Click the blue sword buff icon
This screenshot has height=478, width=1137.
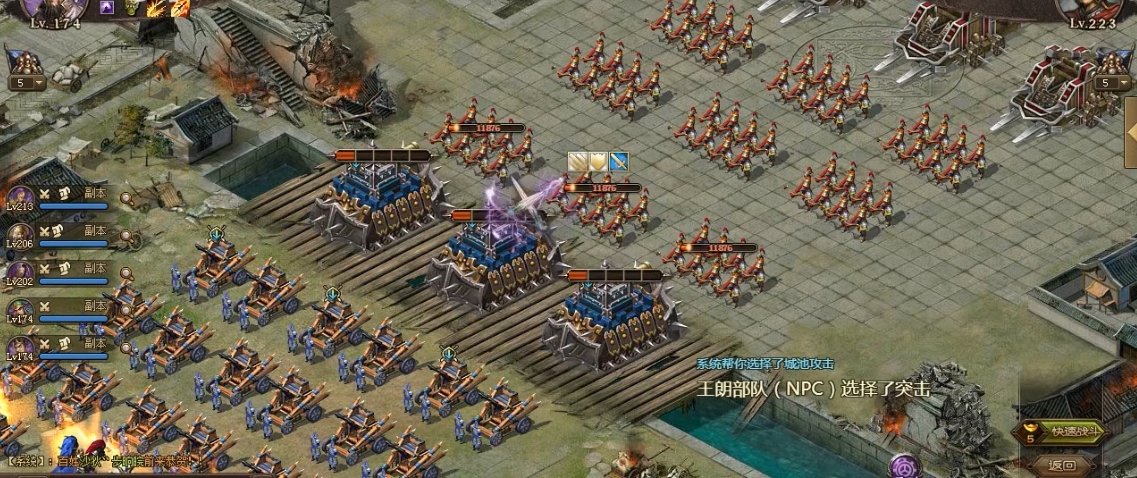(x=618, y=161)
